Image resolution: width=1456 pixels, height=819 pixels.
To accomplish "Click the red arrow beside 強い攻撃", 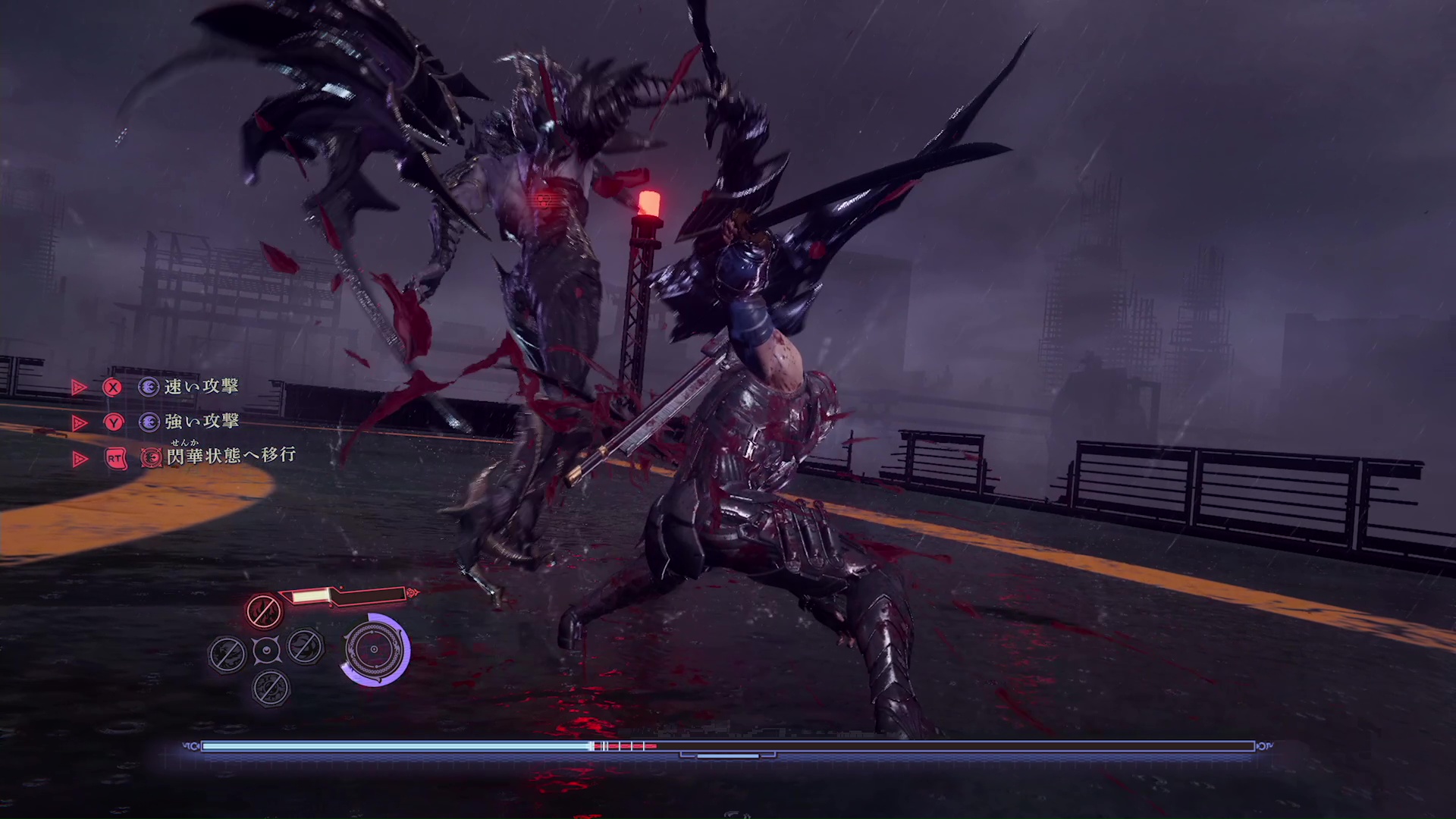I will point(79,422).
